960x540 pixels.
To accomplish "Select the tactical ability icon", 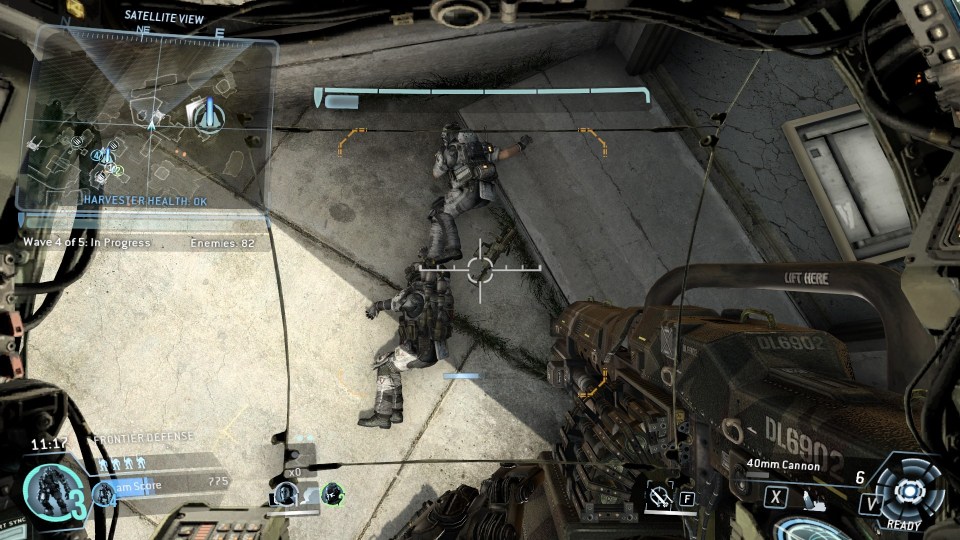I will 659,495.
